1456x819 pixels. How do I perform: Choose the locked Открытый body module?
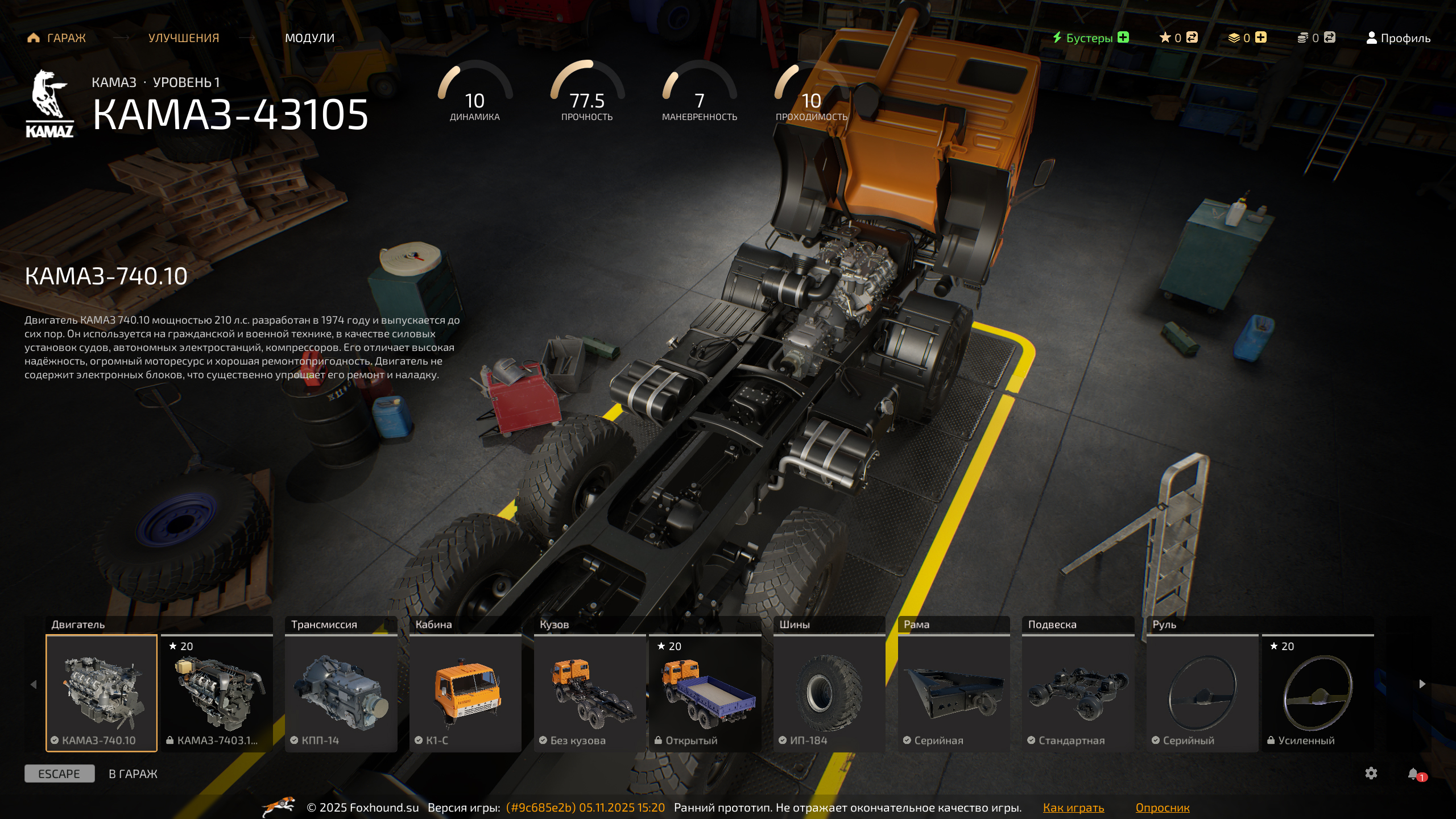tap(705, 693)
